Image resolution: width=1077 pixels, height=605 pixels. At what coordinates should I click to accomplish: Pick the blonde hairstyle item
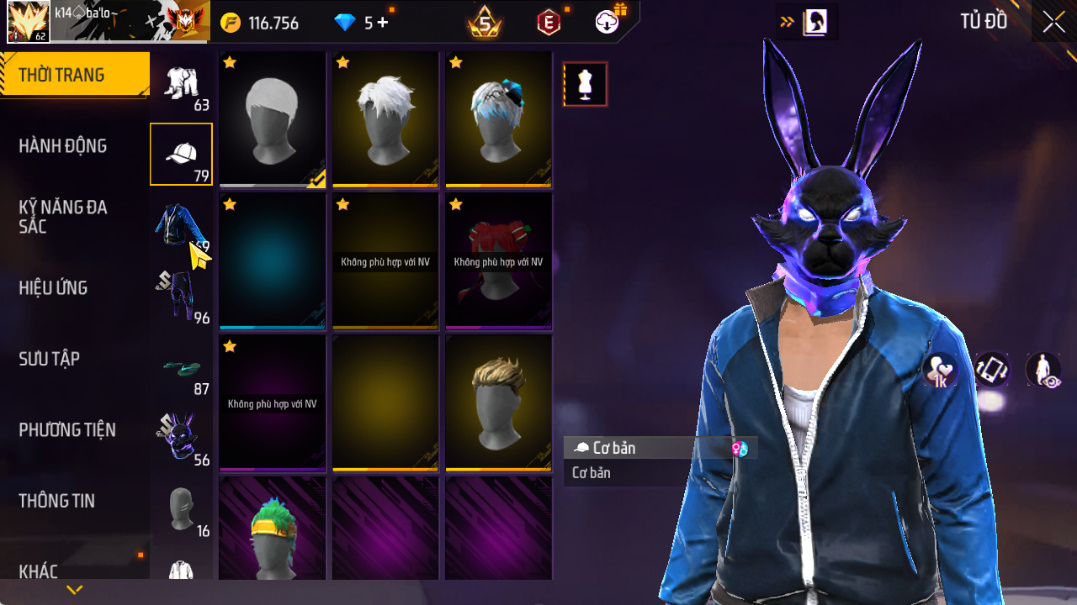pos(498,402)
